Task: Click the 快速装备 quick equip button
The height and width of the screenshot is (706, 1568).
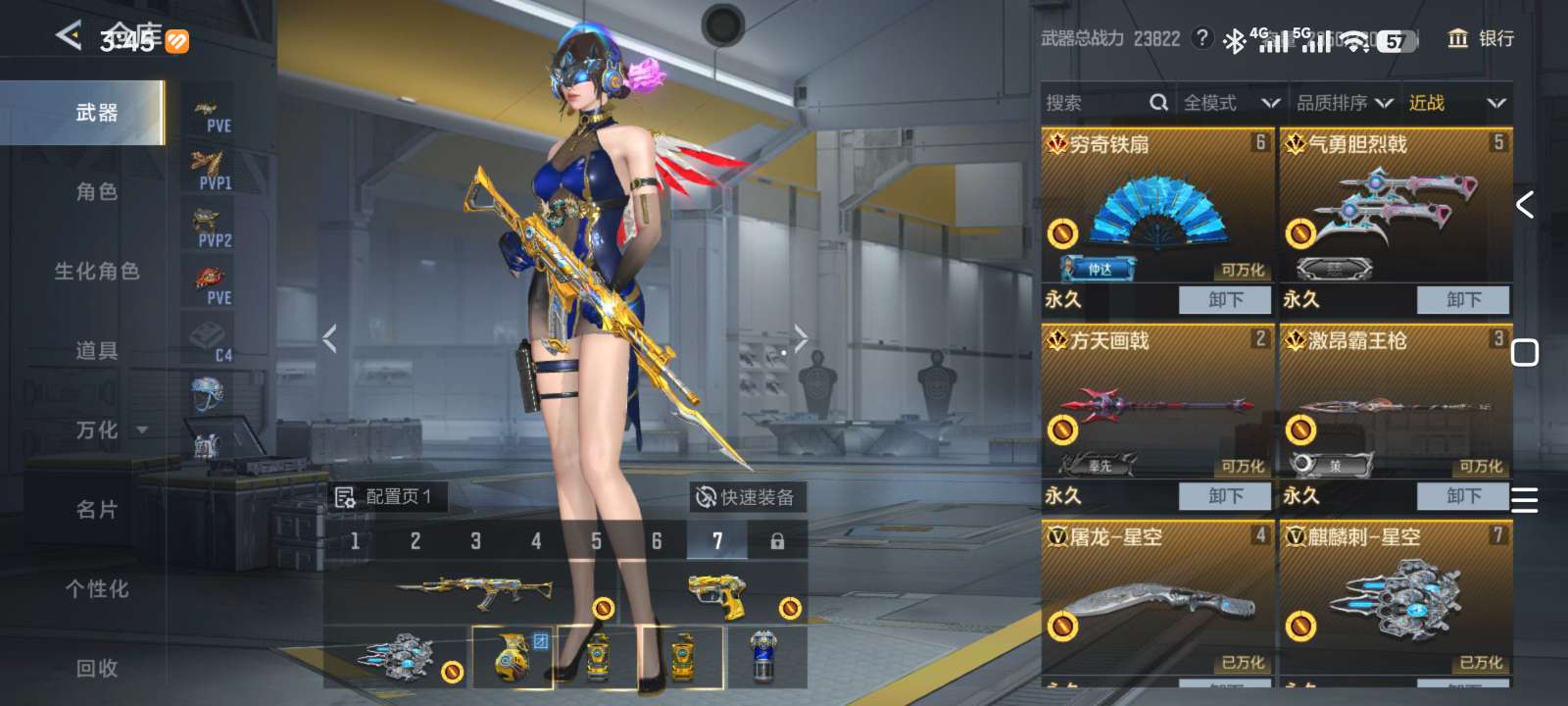Action: click(x=746, y=497)
